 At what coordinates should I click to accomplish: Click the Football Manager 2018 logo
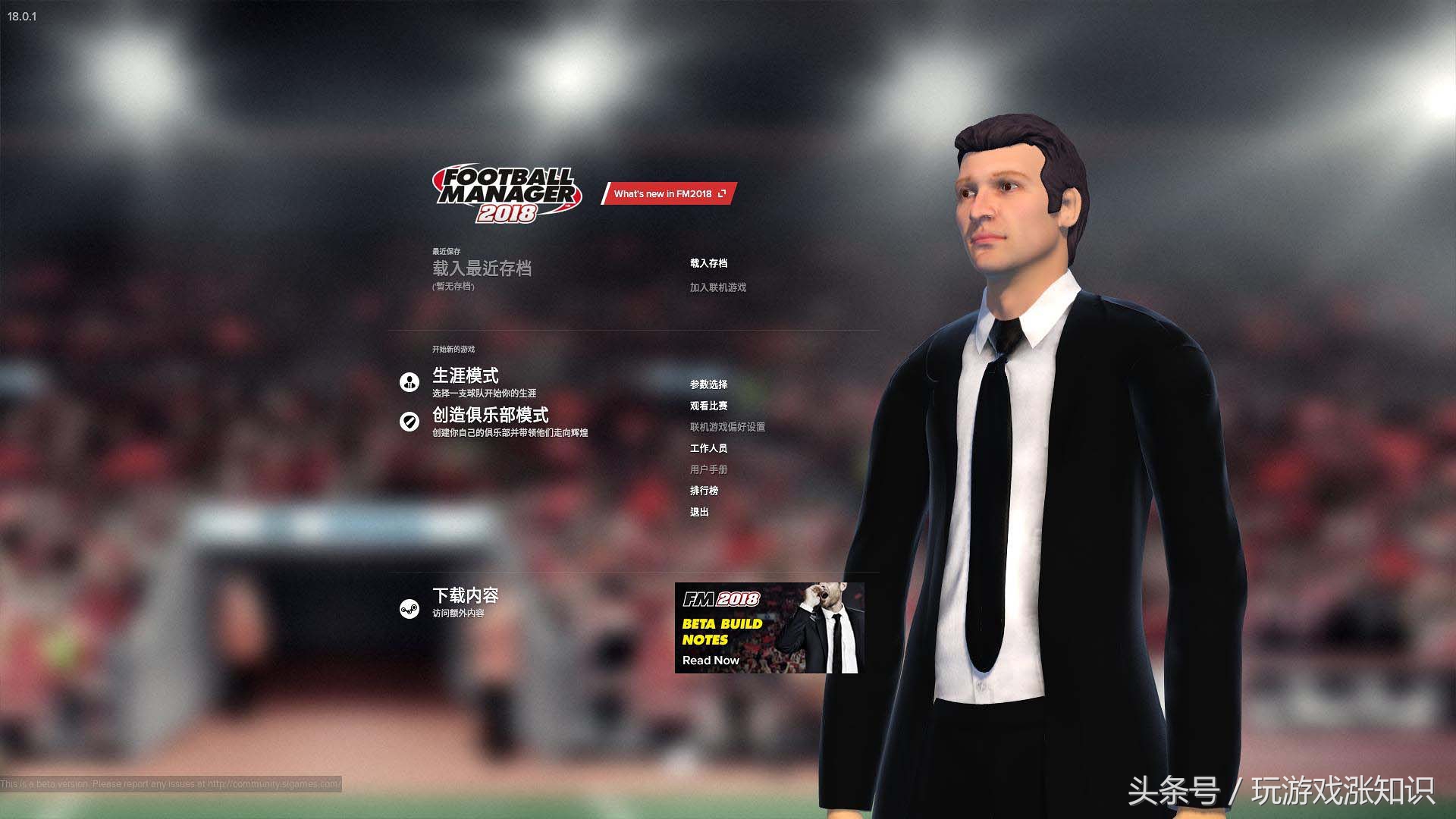pyautogui.click(x=507, y=195)
